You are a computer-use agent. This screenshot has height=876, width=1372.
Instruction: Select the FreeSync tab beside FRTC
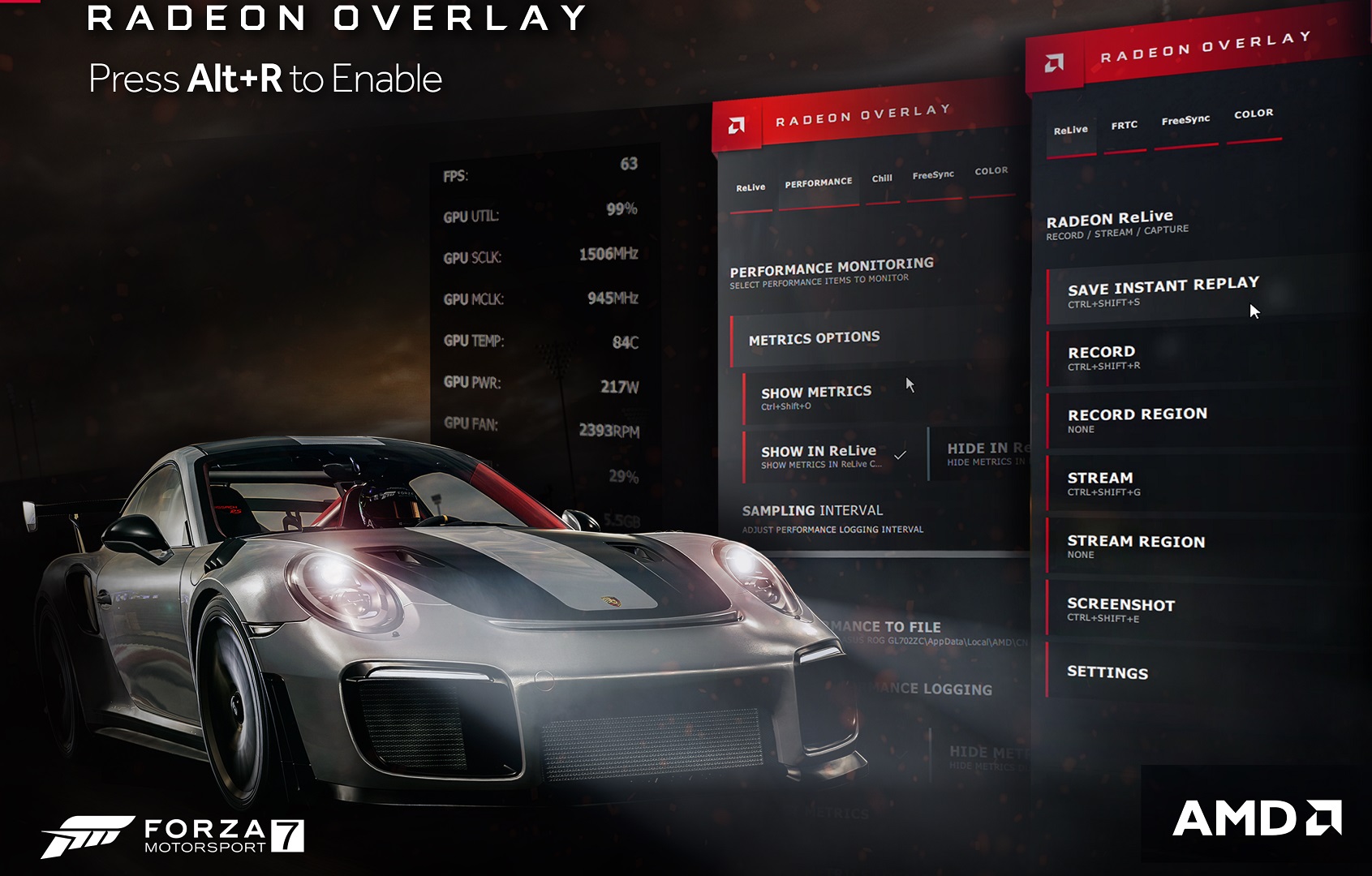pyautogui.click(x=1185, y=121)
